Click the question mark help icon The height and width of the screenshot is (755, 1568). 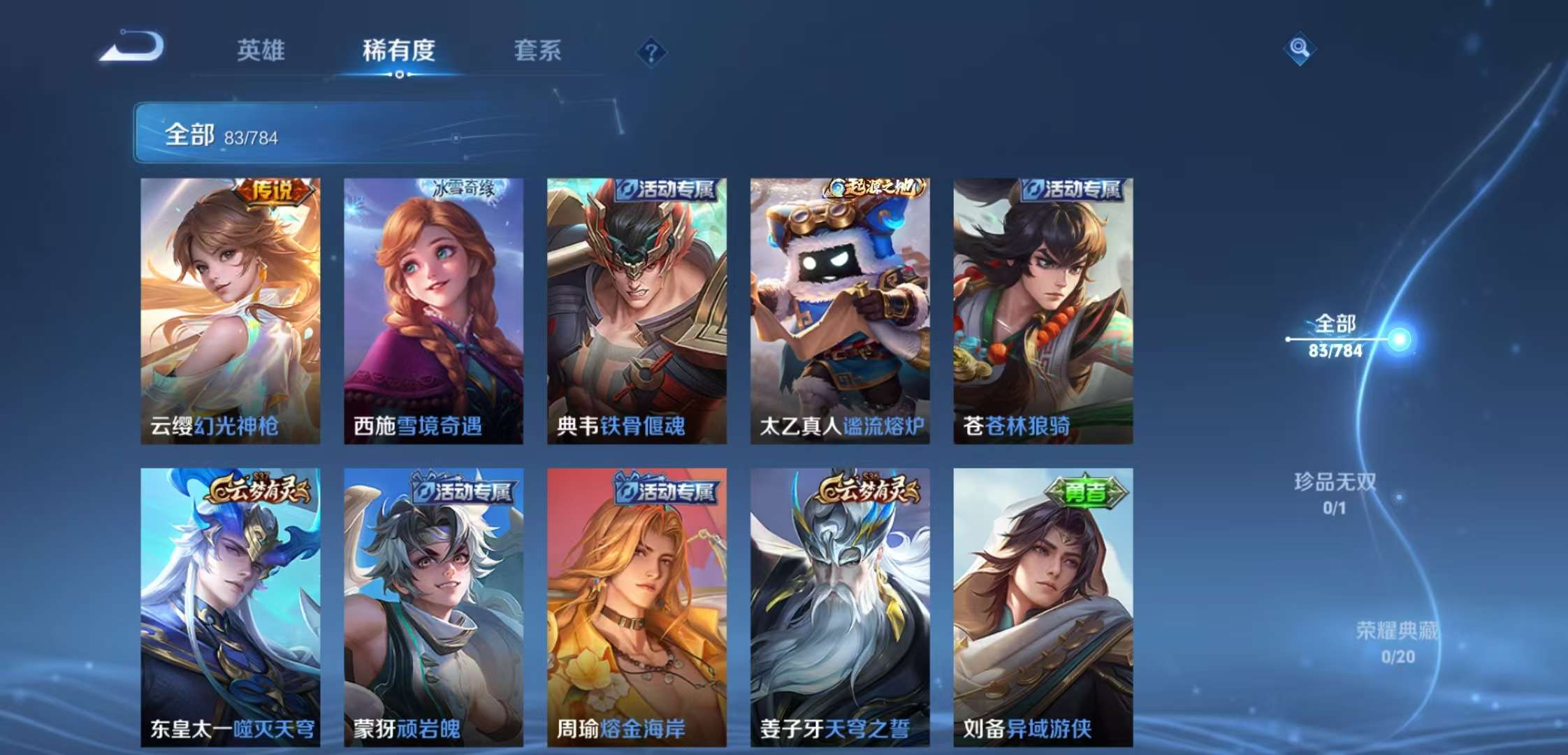tap(650, 52)
